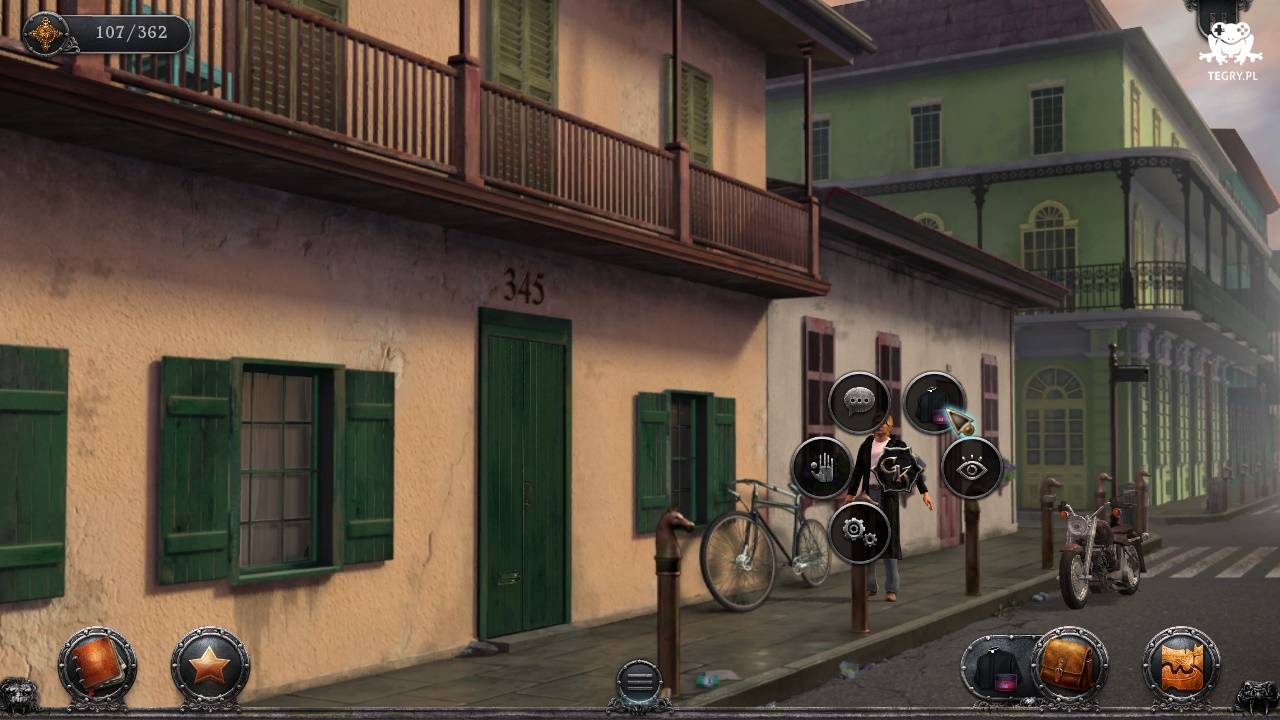Choose the speech bubble talk action
Viewport: 1280px width, 720px height.
859,402
